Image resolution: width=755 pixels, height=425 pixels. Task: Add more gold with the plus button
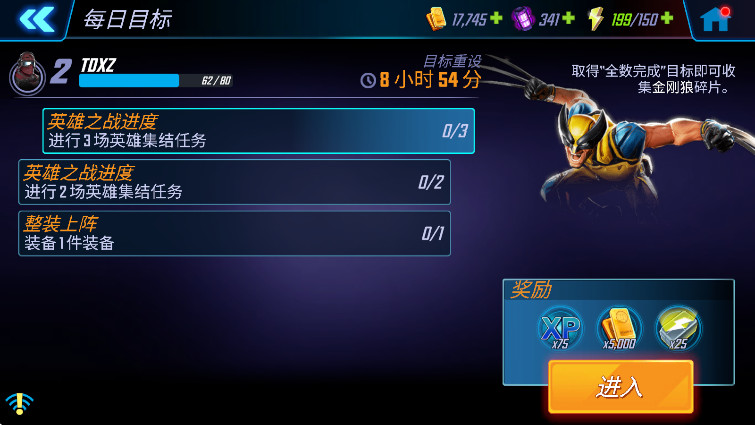(496, 19)
